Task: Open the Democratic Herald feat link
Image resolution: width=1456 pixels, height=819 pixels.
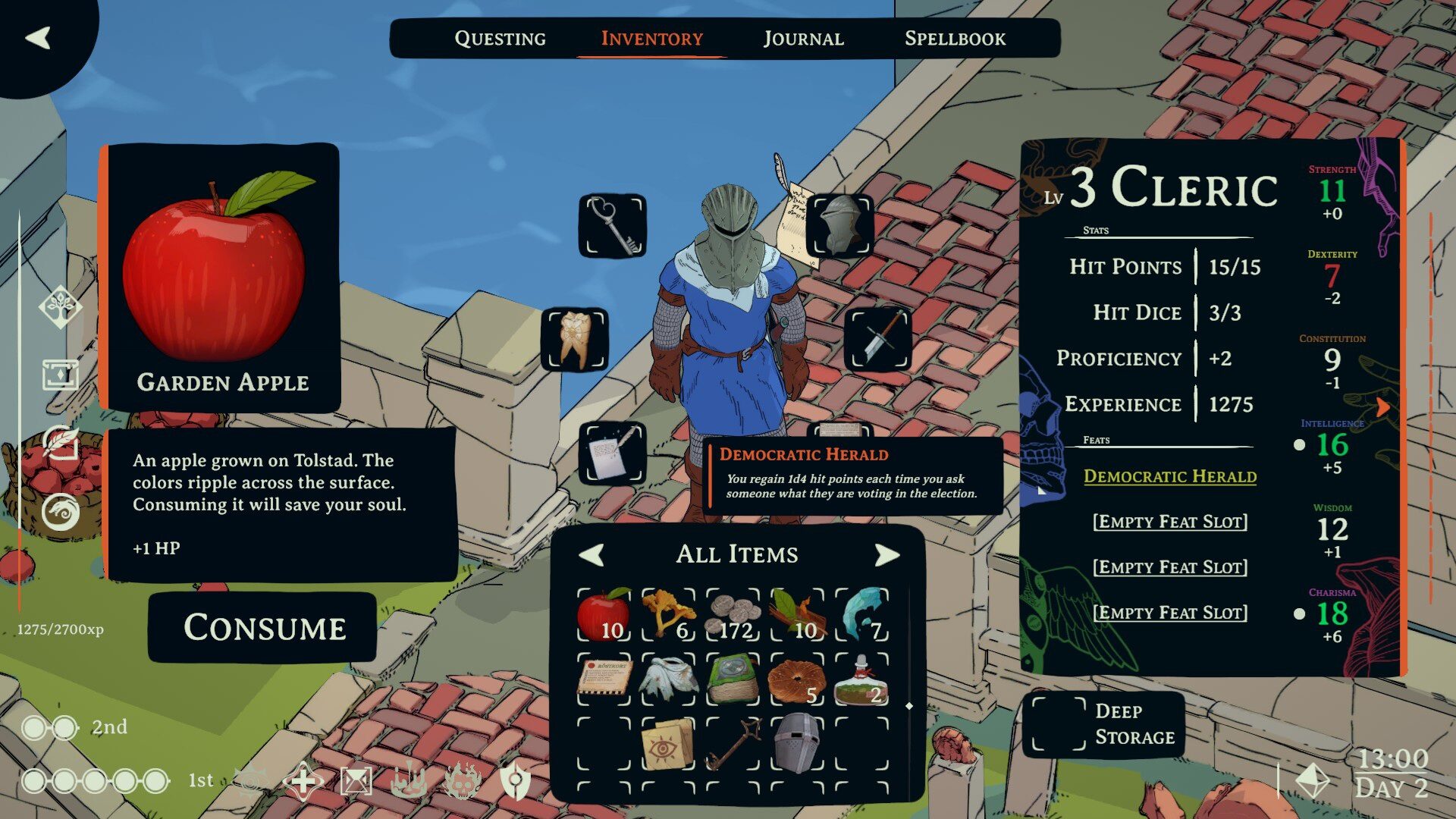Action: [1169, 477]
